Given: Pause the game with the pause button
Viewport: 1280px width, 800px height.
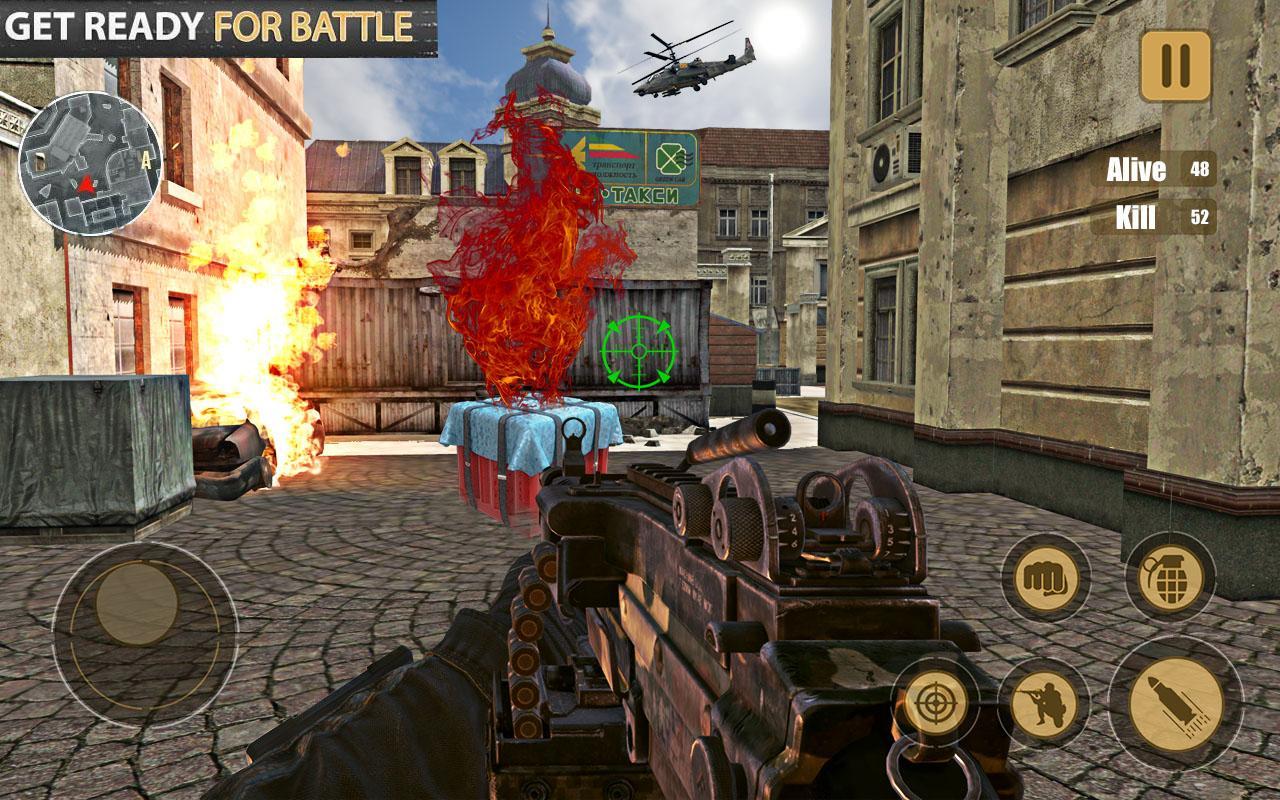Looking at the screenshot, I should [1175, 66].
